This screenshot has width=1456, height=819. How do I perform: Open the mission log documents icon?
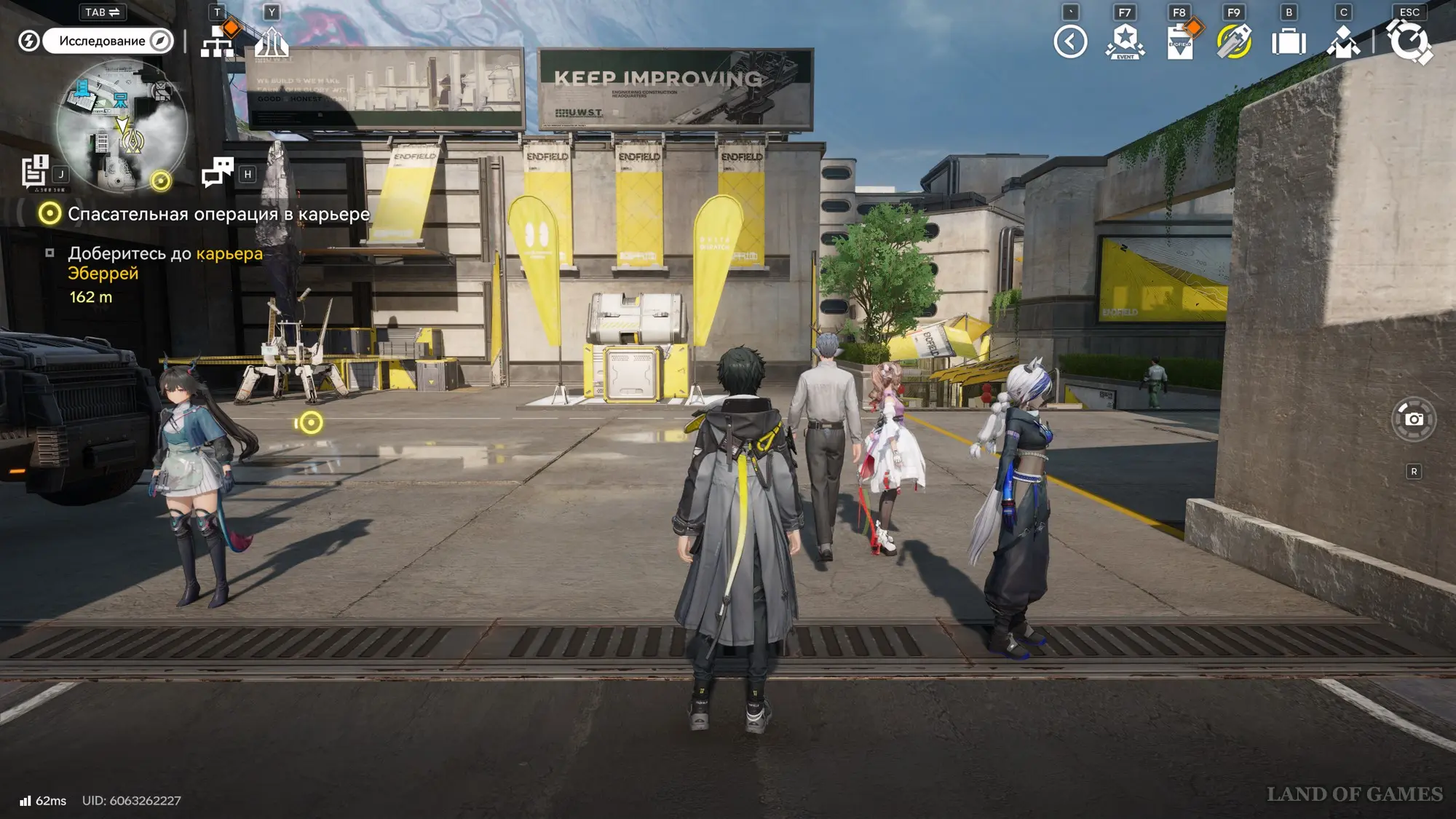[34, 173]
